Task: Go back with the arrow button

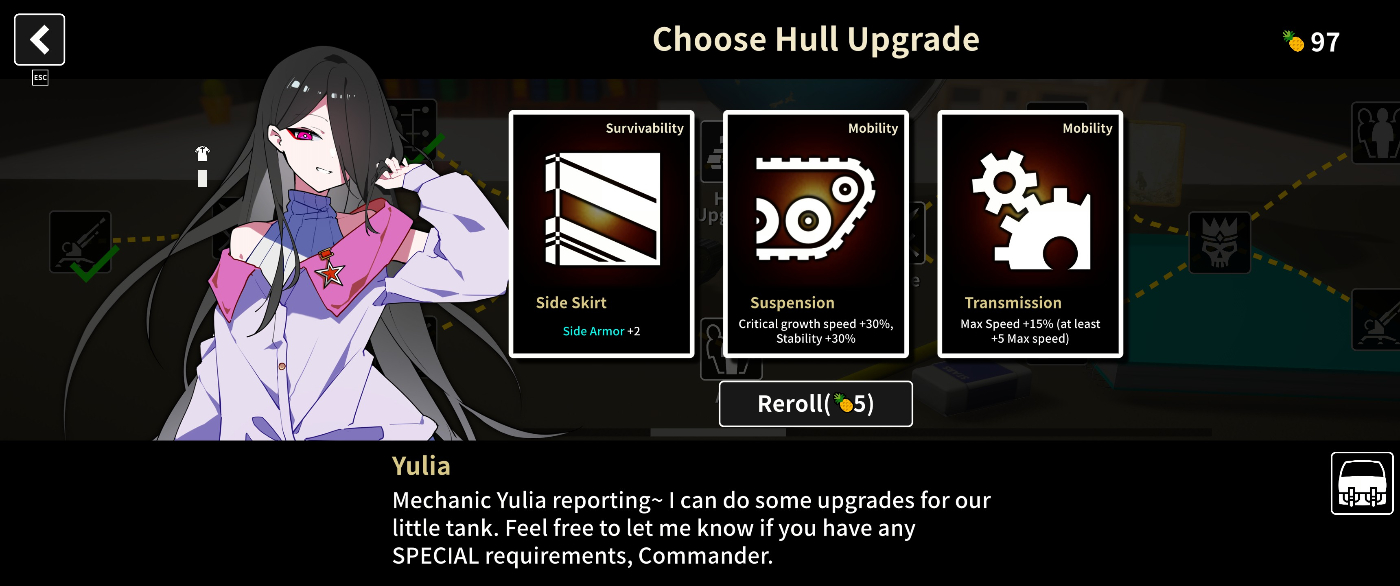Action: 40,40
